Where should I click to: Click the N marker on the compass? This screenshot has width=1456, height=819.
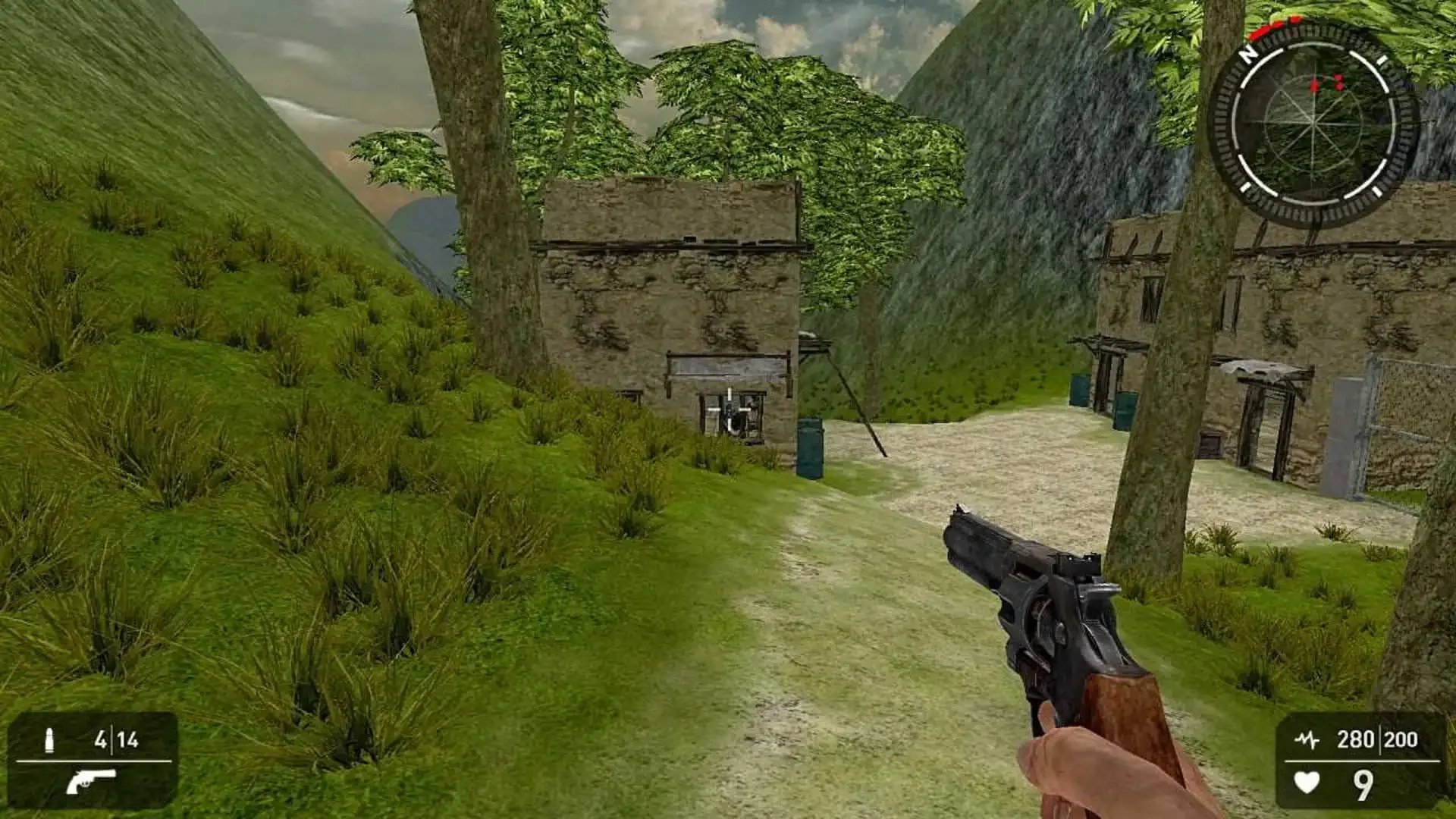click(1248, 54)
